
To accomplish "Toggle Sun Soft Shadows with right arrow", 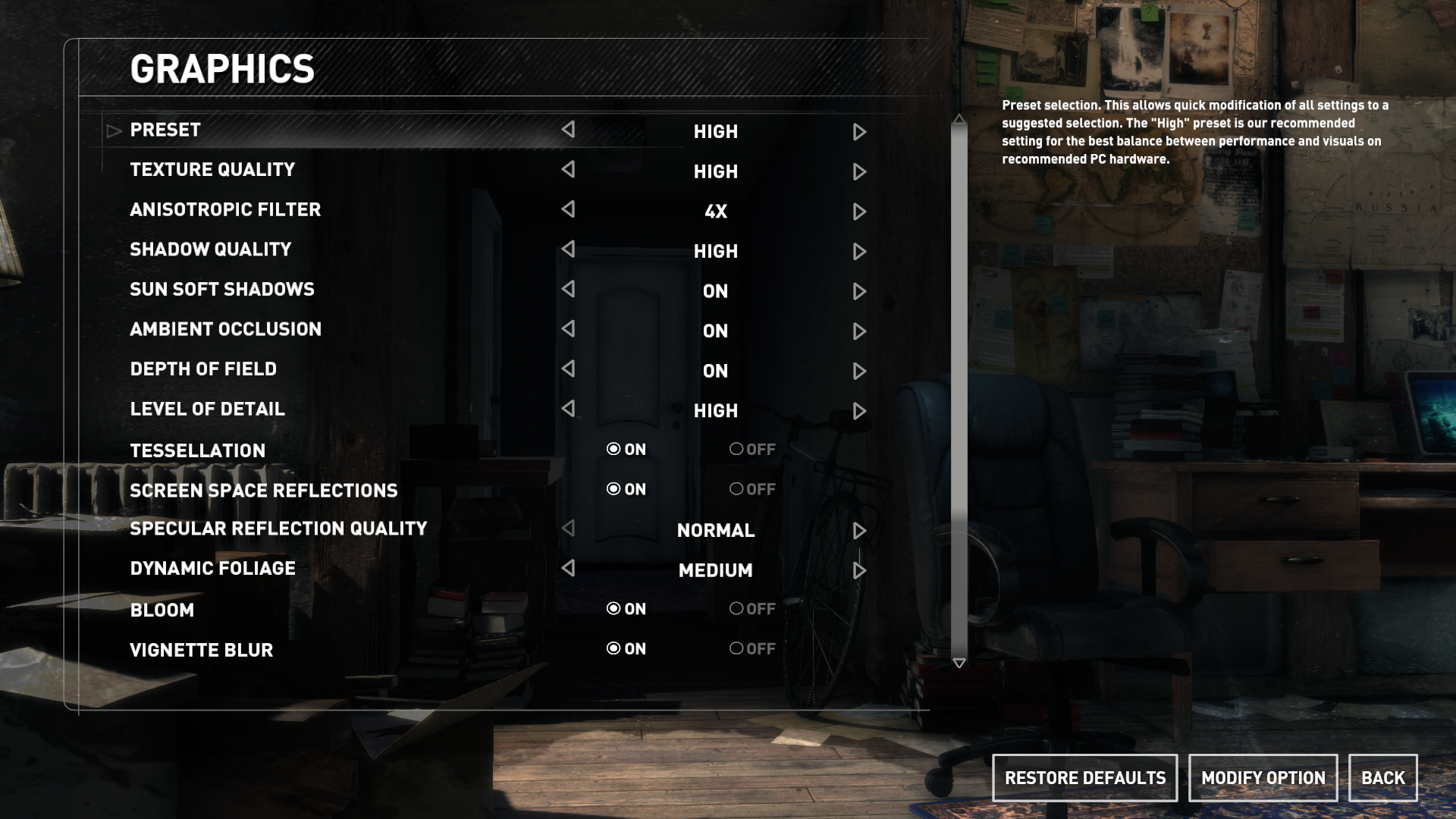I will 858,291.
